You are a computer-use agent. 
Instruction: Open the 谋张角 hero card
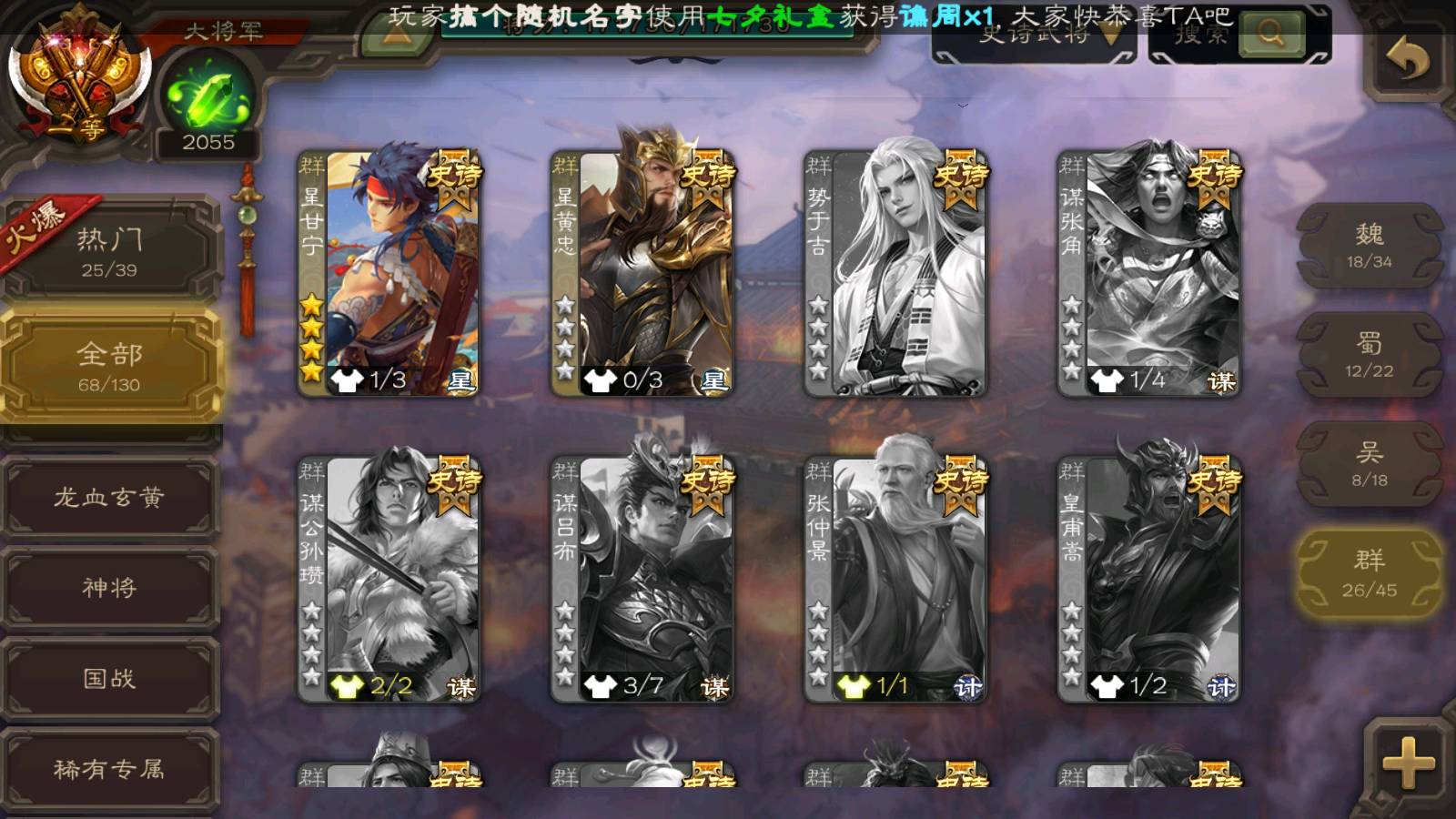[x=1148, y=273]
